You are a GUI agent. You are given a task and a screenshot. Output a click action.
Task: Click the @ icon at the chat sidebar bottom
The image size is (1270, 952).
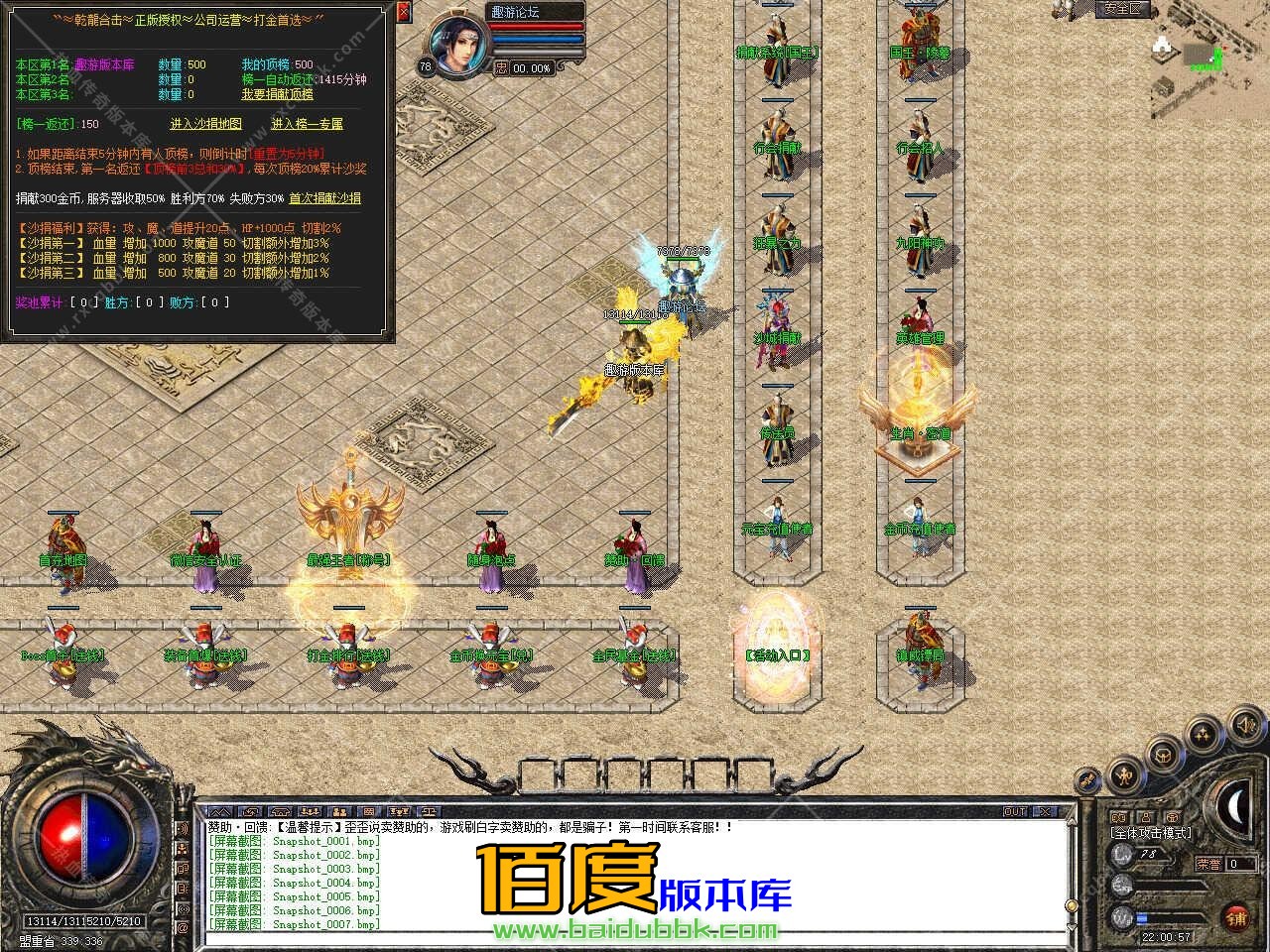(182, 928)
